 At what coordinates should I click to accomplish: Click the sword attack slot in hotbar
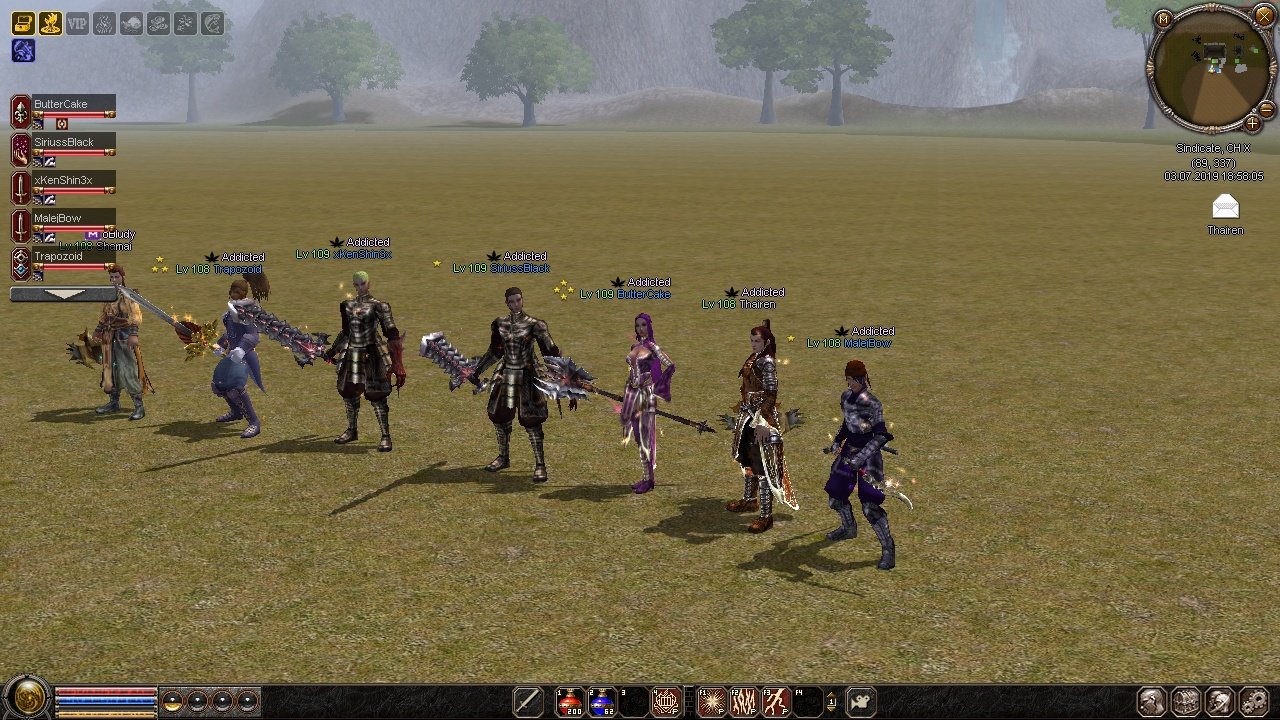point(528,702)
